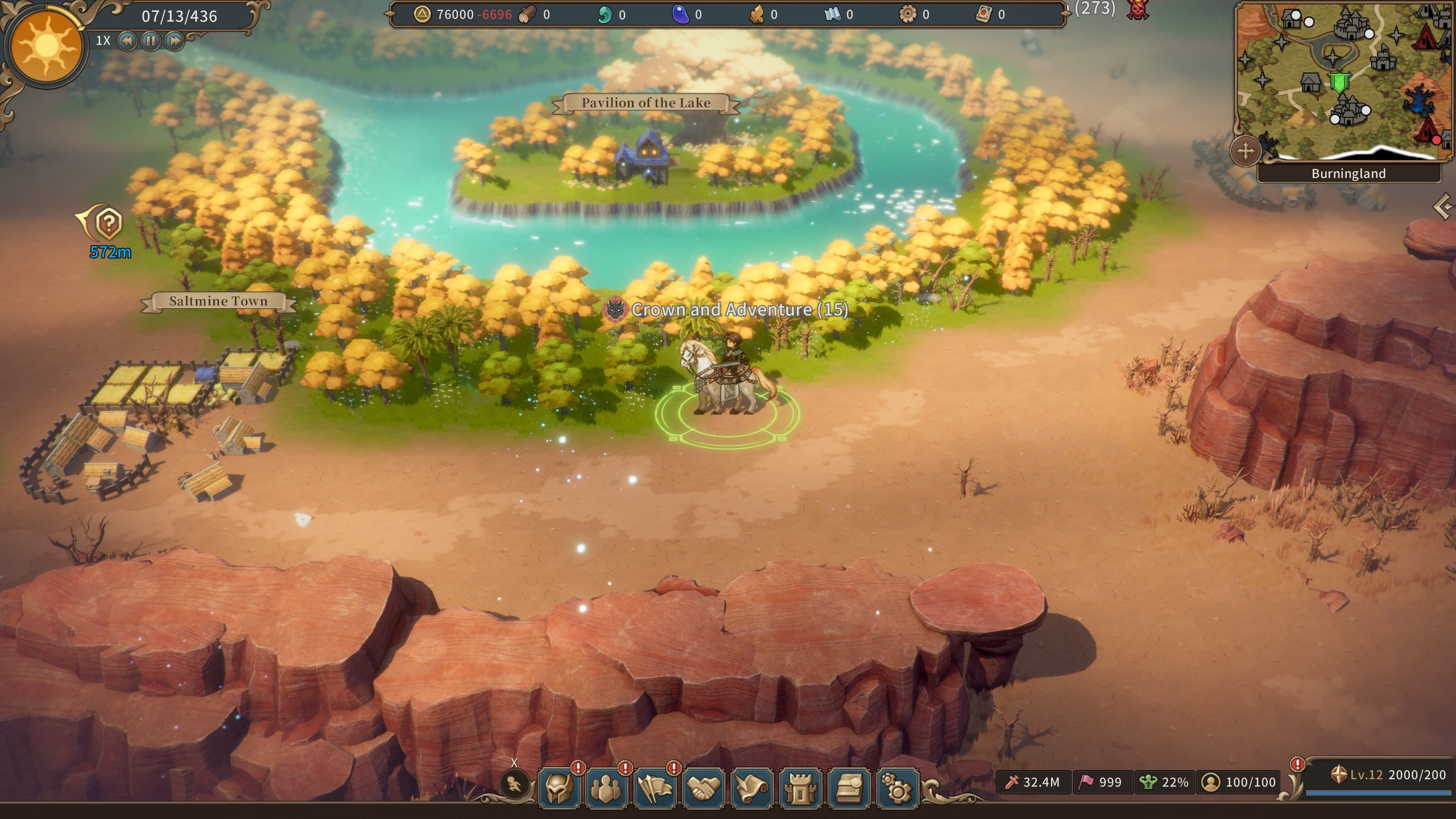
Task: Open the castle tower menu
Action: click(x=800, y=788)
